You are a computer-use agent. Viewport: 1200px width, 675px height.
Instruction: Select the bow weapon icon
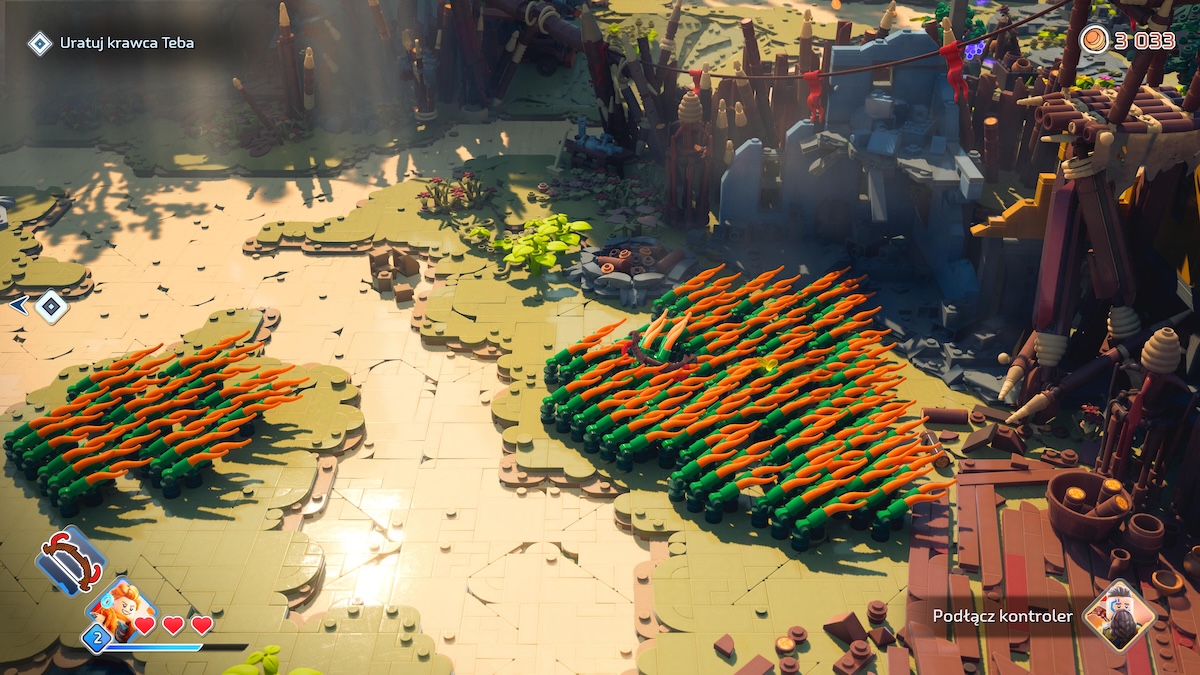click(x=70, y=559)
